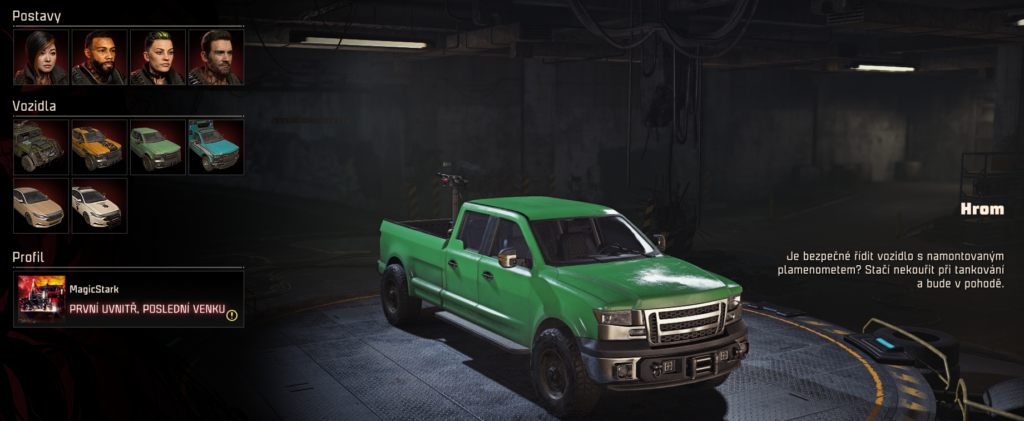The width and height of the screenshot is (1024, 421).
Task: Choose the curly-haired bearded man portrait
Action: [99, 57]
